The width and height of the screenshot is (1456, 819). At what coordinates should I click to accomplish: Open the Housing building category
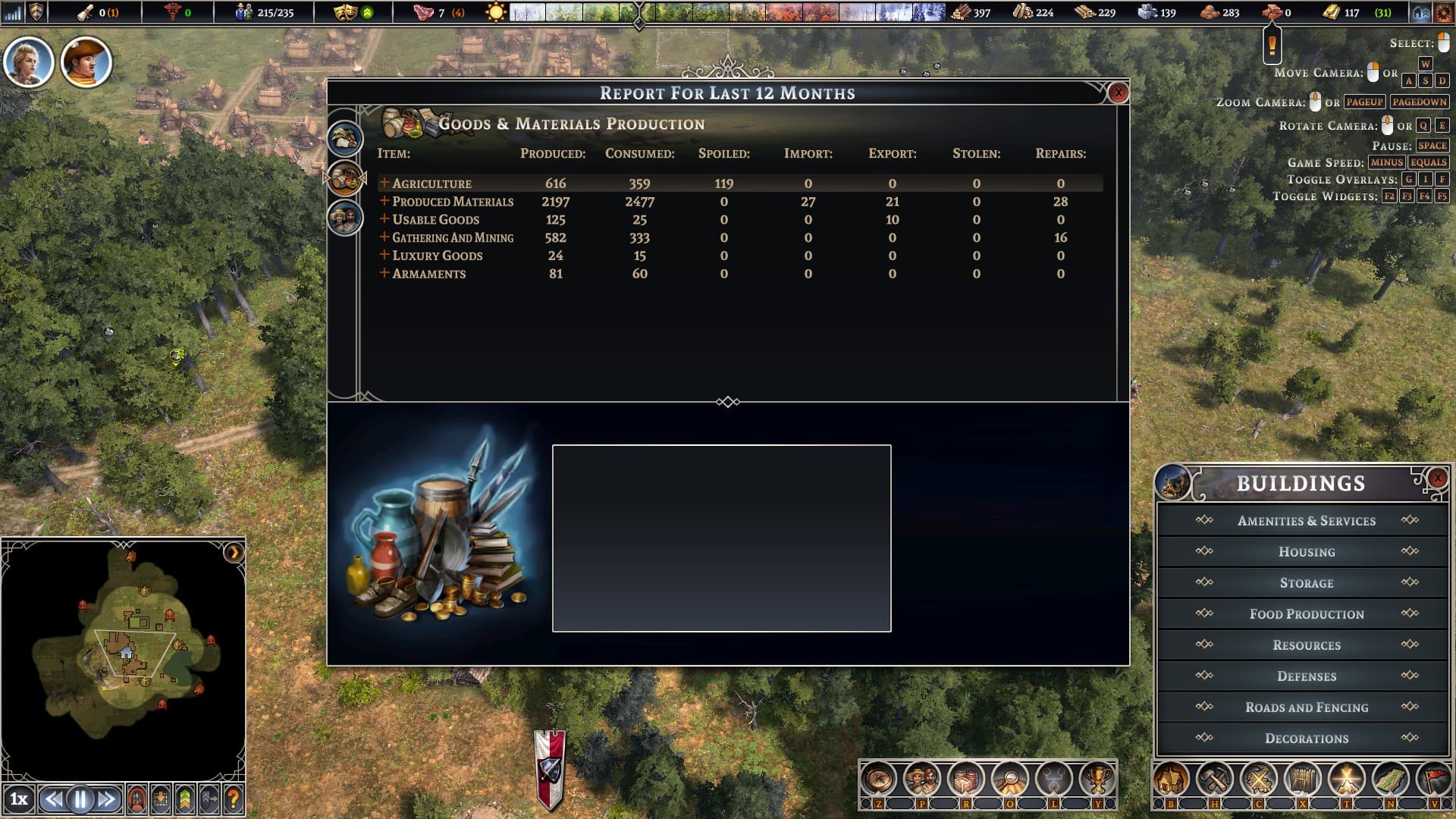(x=1306, y=552)
